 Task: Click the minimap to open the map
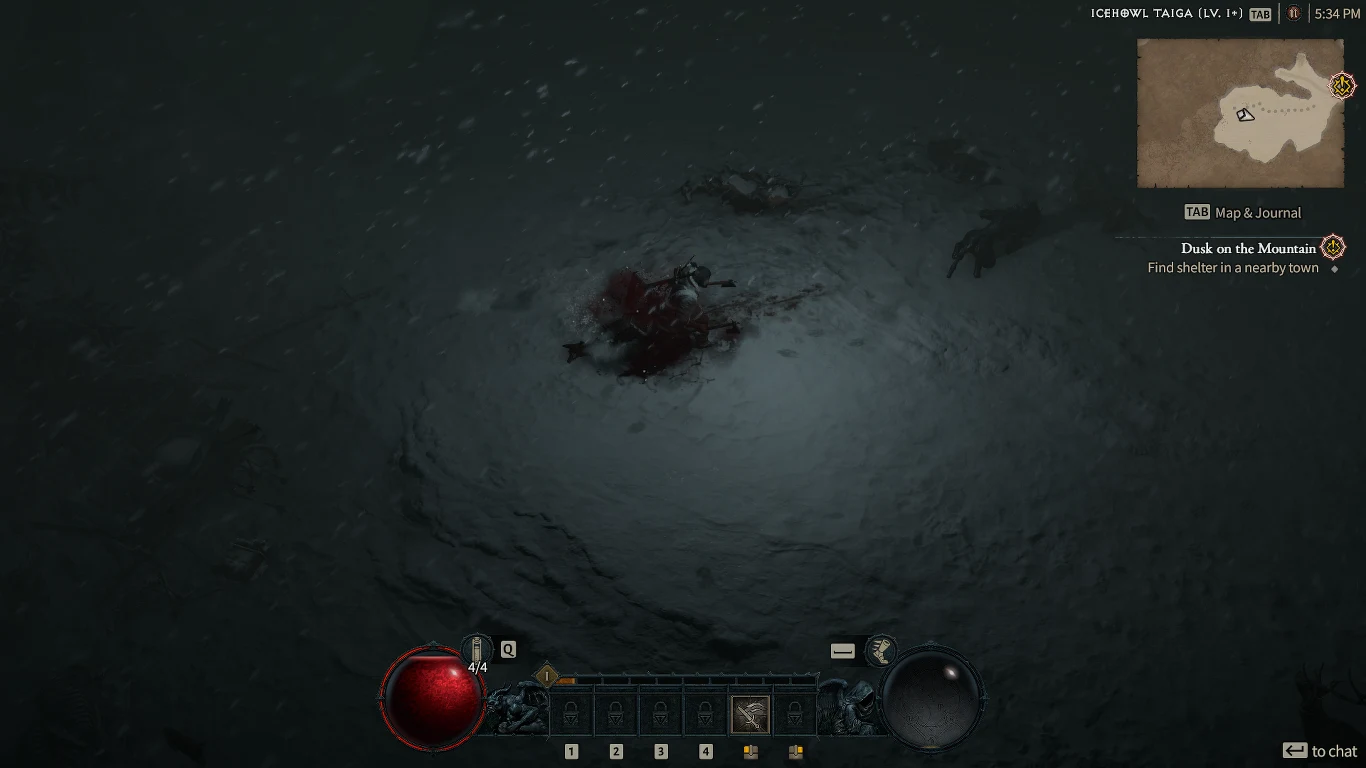click(x=1240, y=112)
